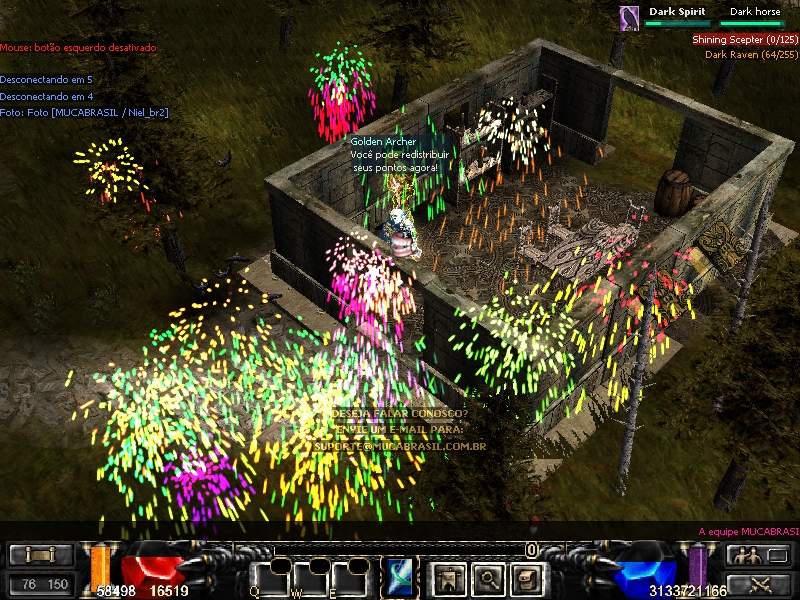The width and height of the screenshot is (800, 600).
Task: Open the scroll menu button
Action: [x=41, y=556]
